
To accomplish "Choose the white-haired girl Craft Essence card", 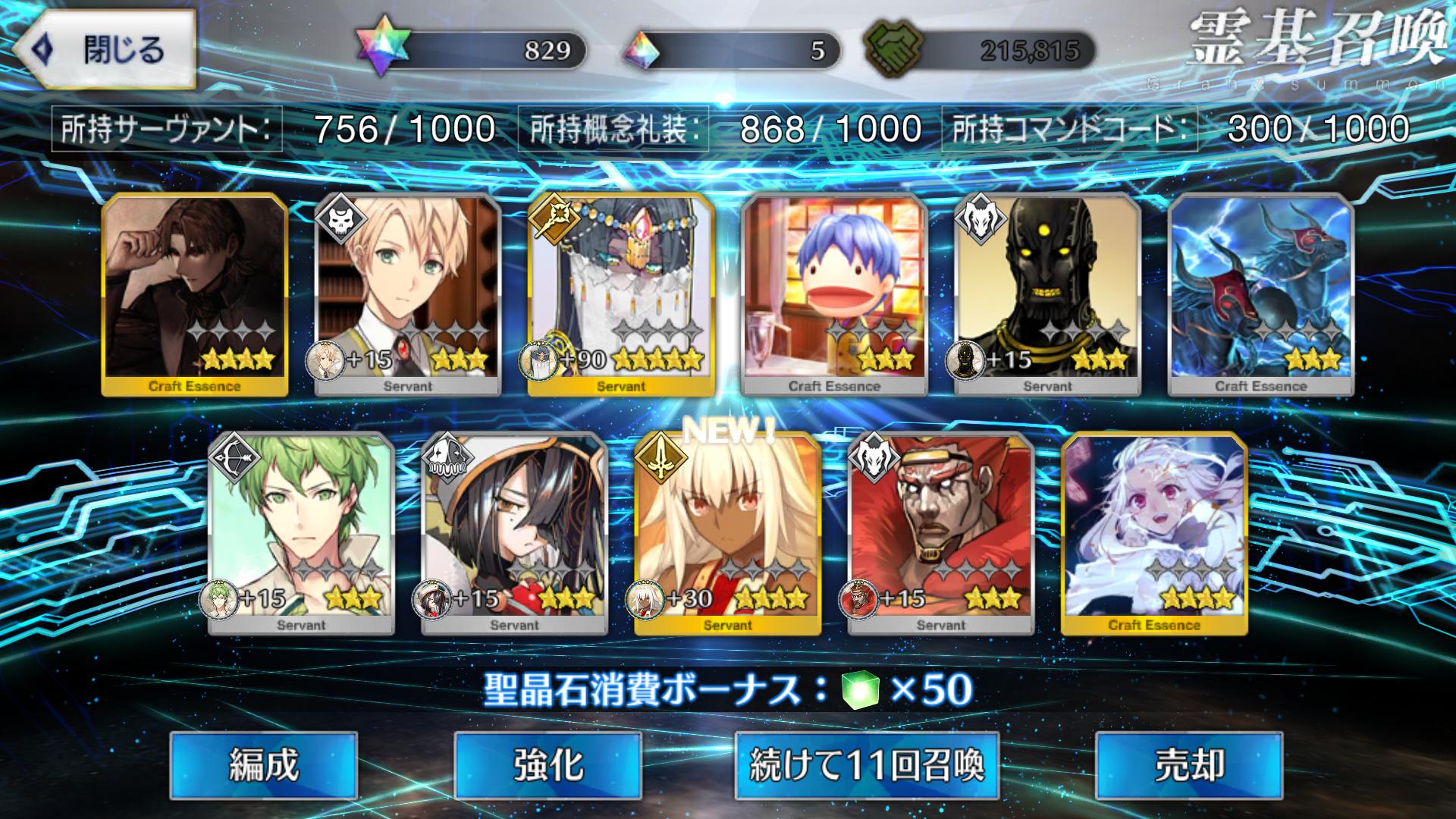I will 1154,533.
